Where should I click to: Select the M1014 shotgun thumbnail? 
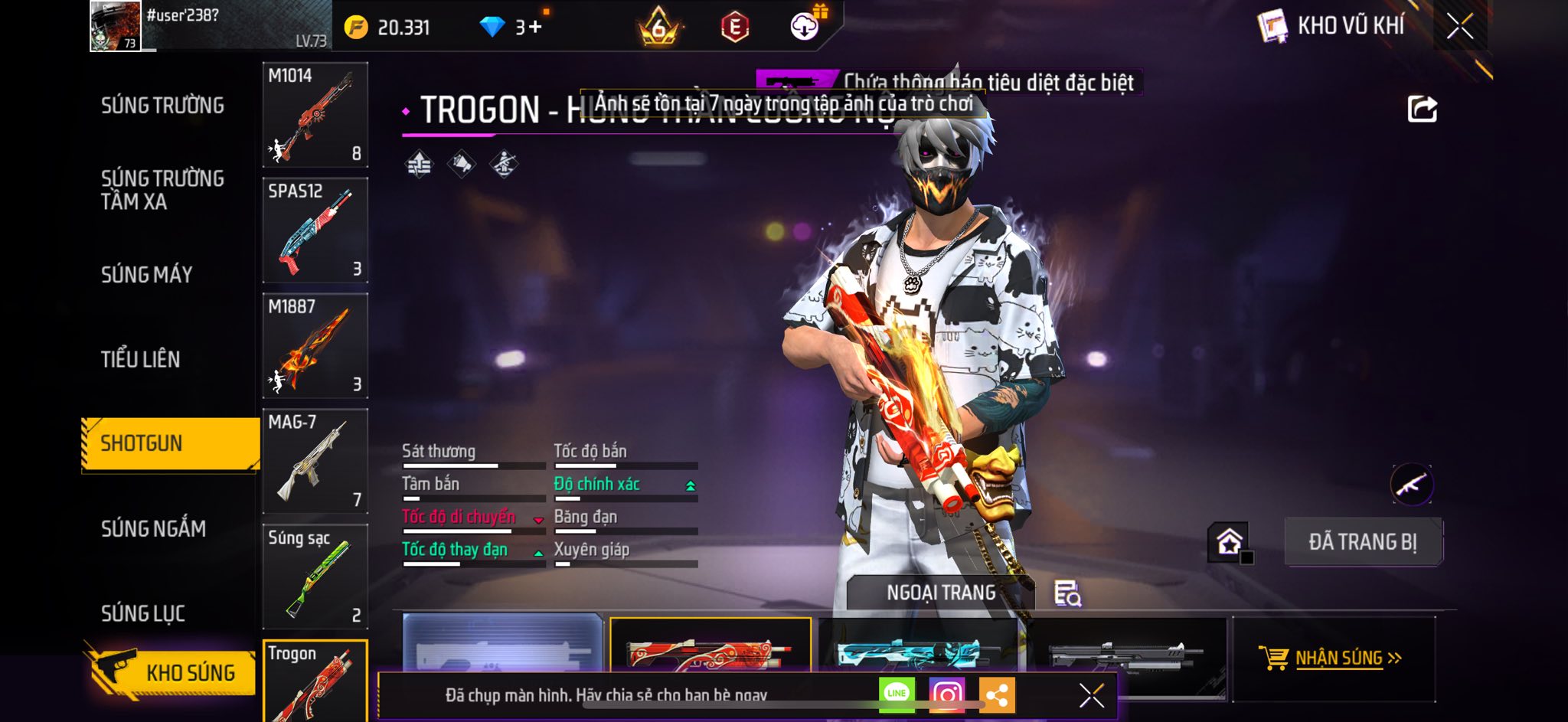tap(315, 115)
